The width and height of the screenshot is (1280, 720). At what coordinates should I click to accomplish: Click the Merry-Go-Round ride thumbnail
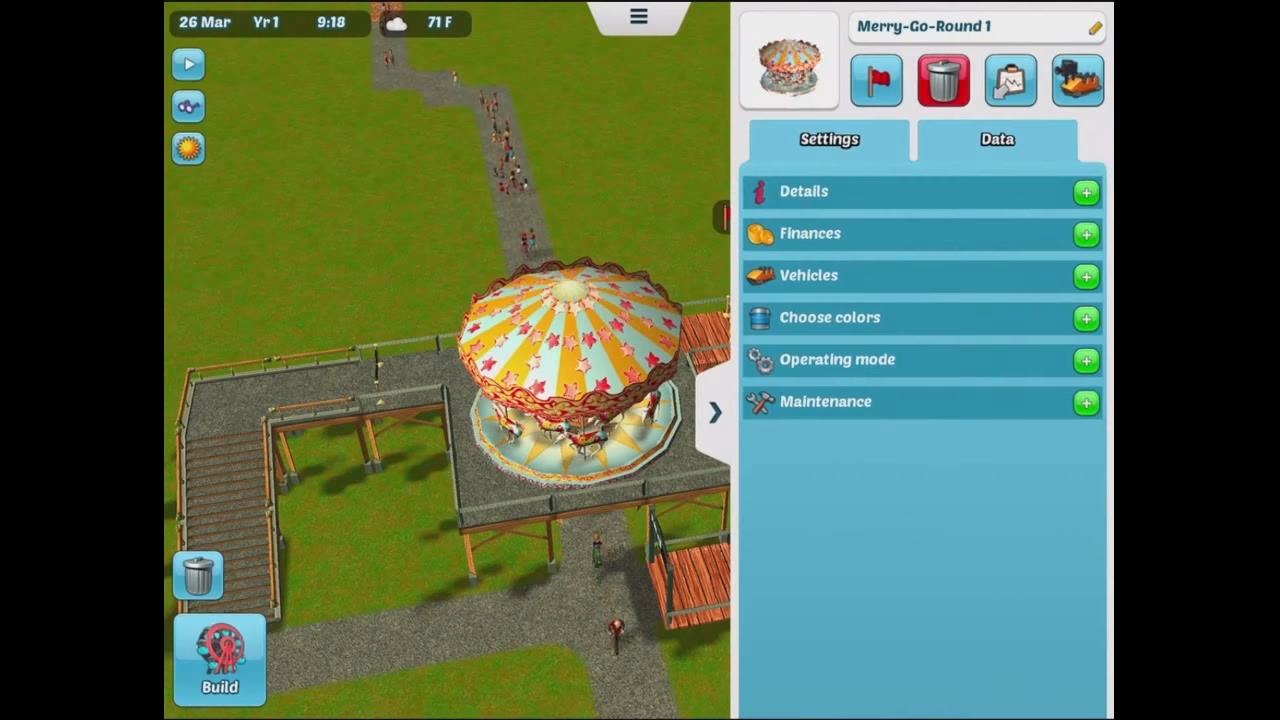point(789,62)
